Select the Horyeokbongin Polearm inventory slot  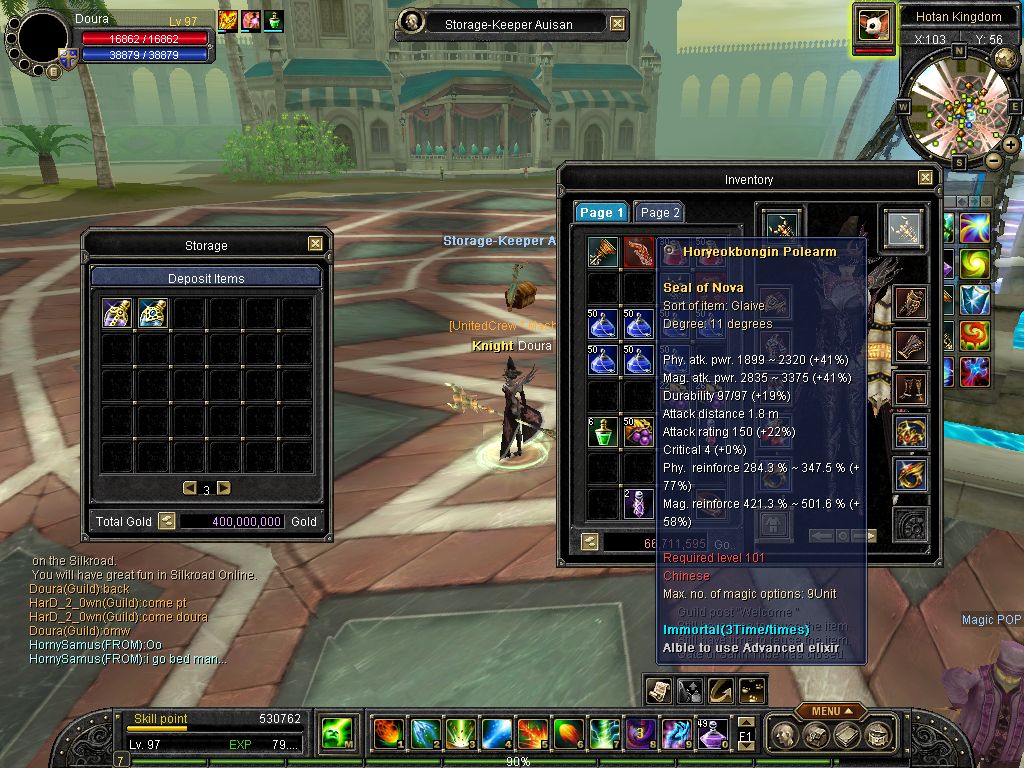click(x=638, y=252)
